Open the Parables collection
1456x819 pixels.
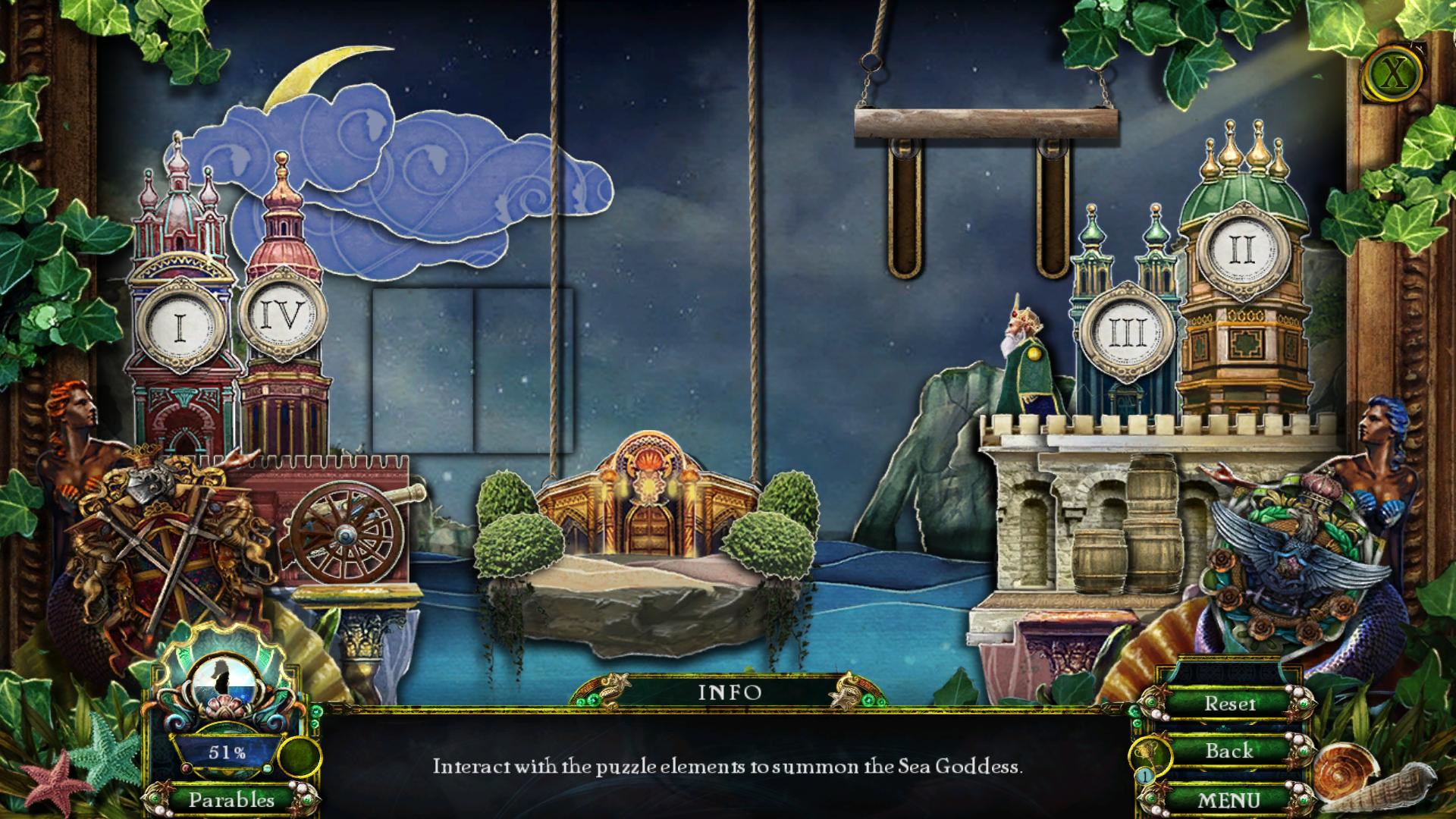point(231,799)
